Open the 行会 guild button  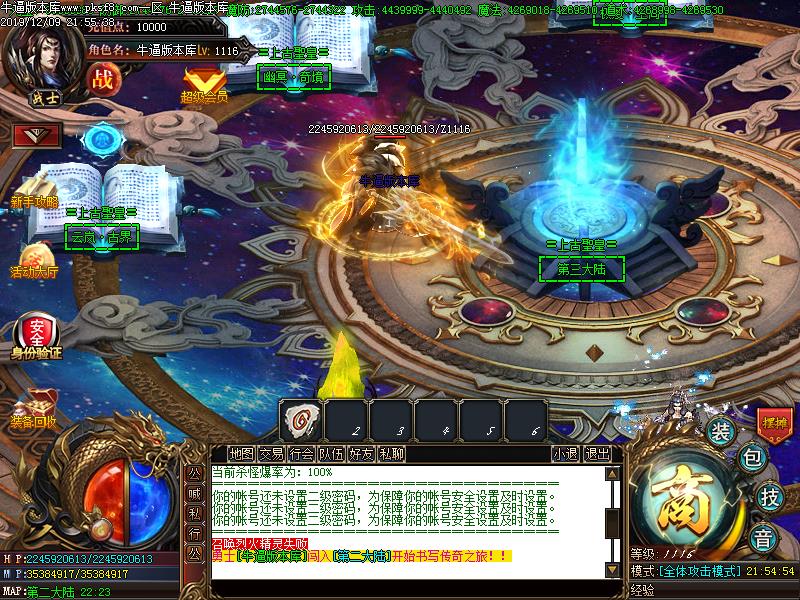click(301, 453)
